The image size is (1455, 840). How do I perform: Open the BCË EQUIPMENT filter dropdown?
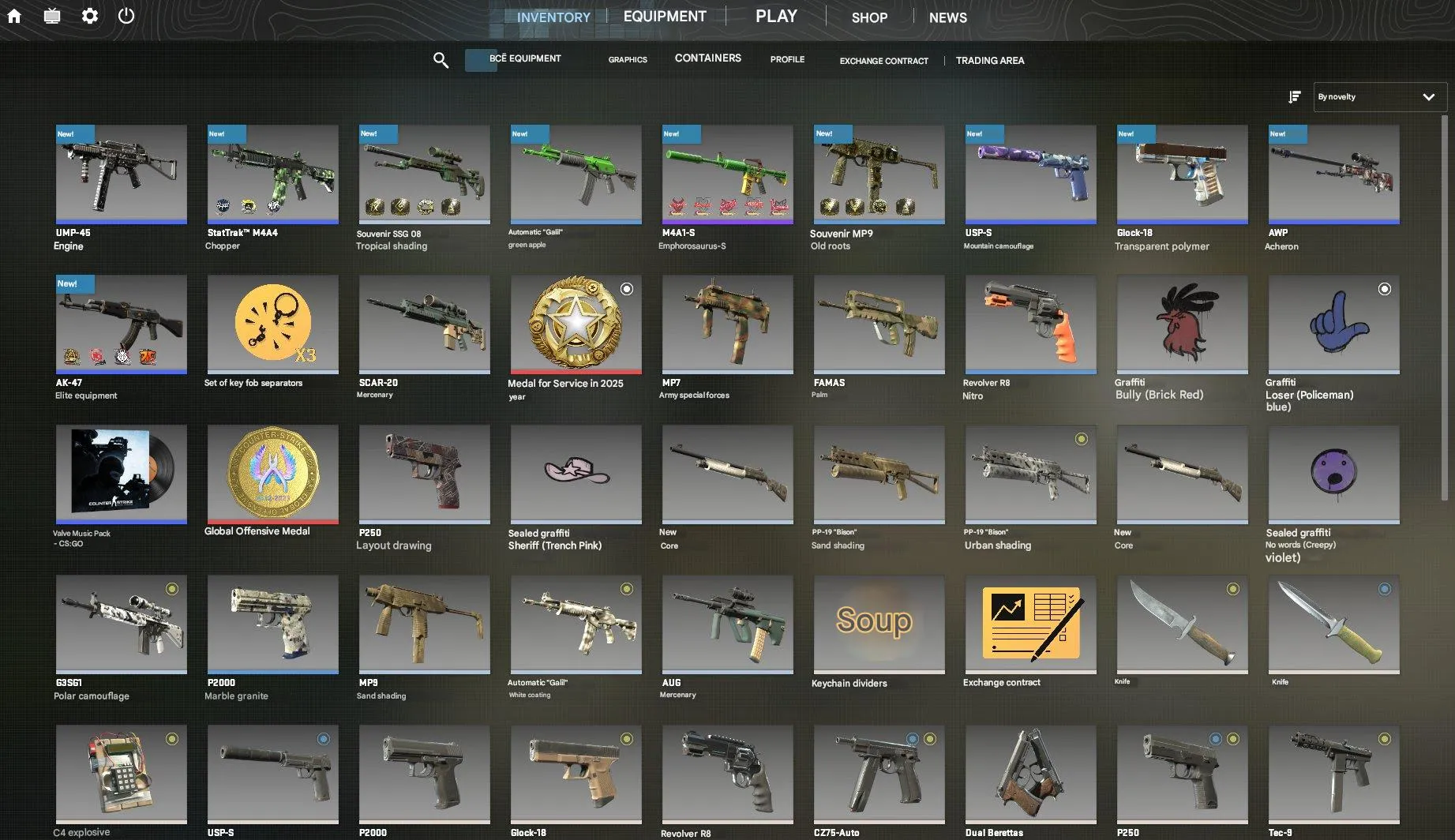click(525, 58)
